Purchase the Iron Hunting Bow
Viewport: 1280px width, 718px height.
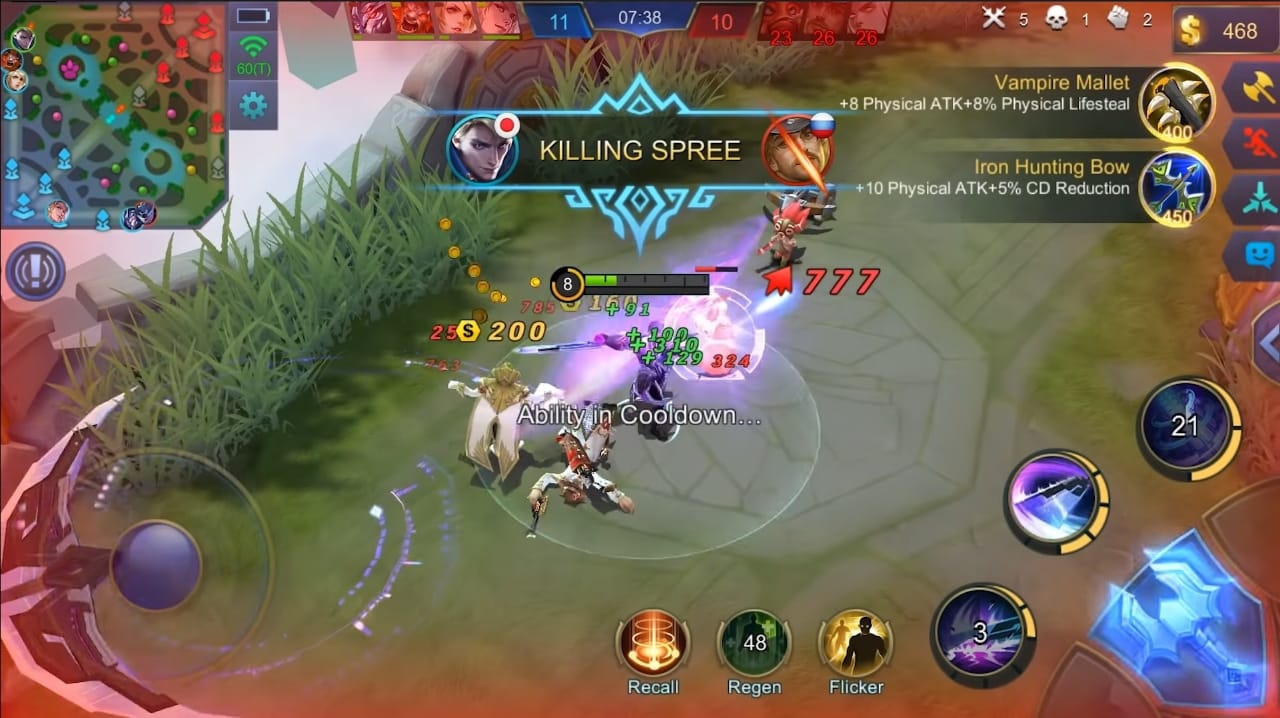[1177, 187]
